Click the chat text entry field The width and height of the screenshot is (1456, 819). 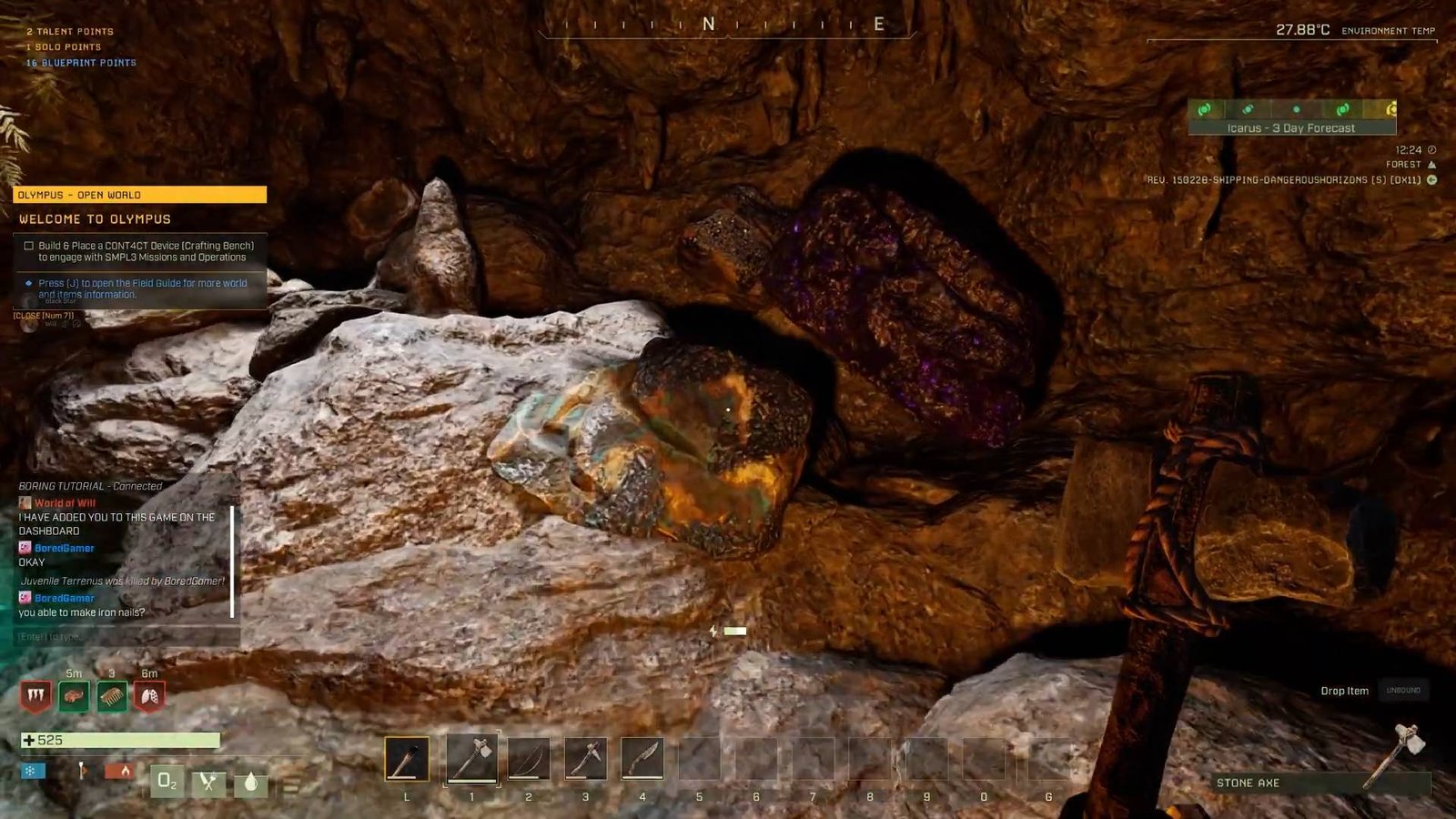pyautogui.click(x=126, y=636)
